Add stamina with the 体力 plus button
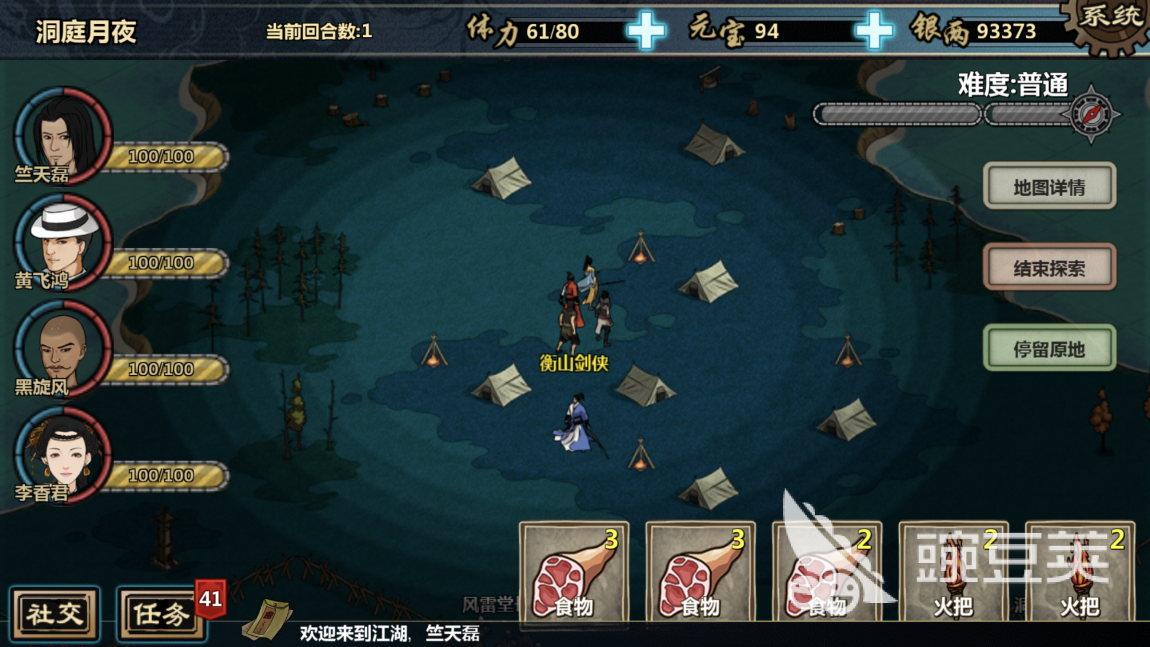This screenshot has width=1150, height=647. 646,31
